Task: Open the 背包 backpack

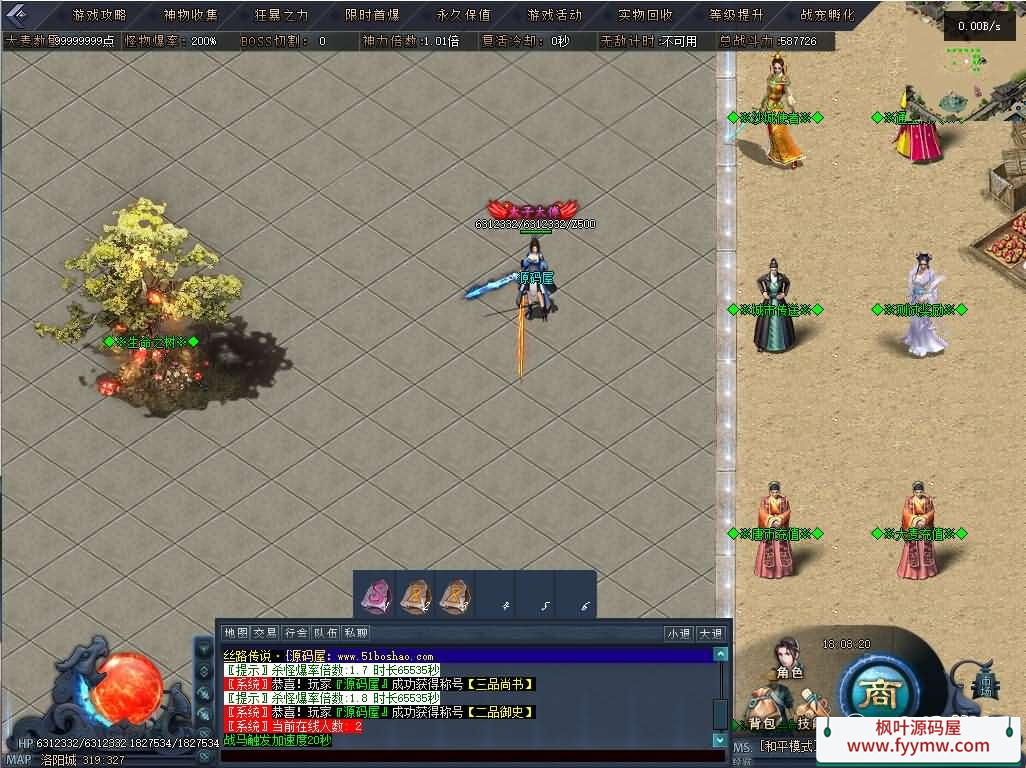Action: tap(762, 722)
